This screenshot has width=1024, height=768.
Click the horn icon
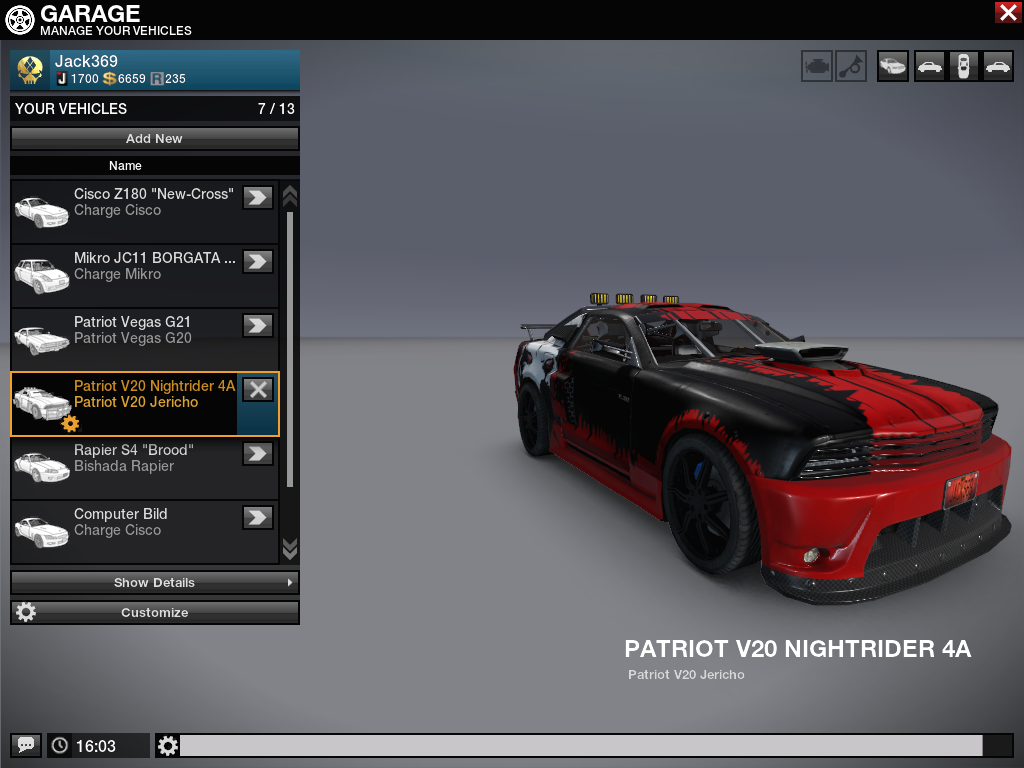(x=851, y=66)
